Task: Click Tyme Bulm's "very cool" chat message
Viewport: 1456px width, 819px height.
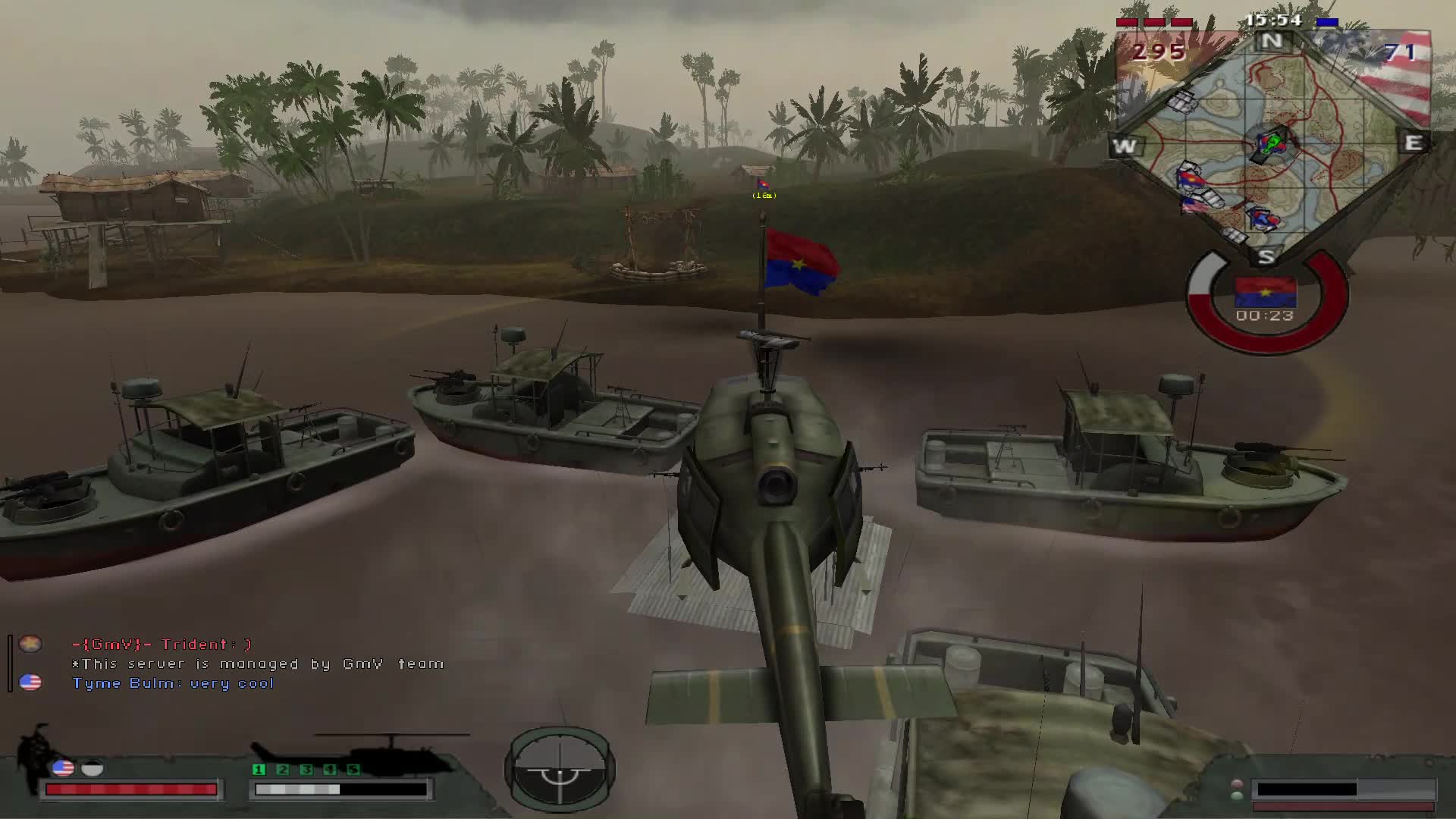Action: (x=173, y=683)
